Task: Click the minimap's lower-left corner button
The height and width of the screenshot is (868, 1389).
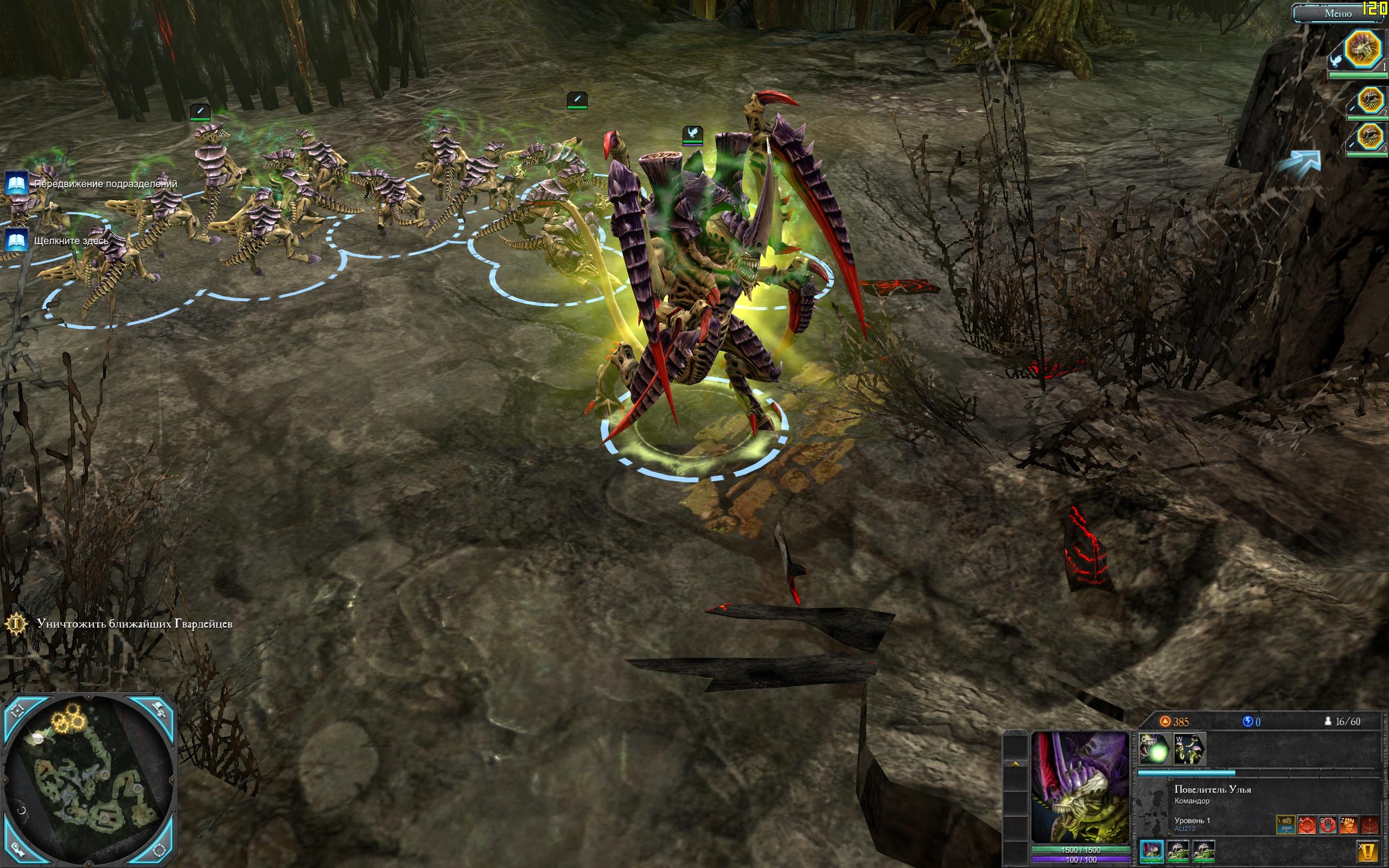Action: (x=17, y=850)
